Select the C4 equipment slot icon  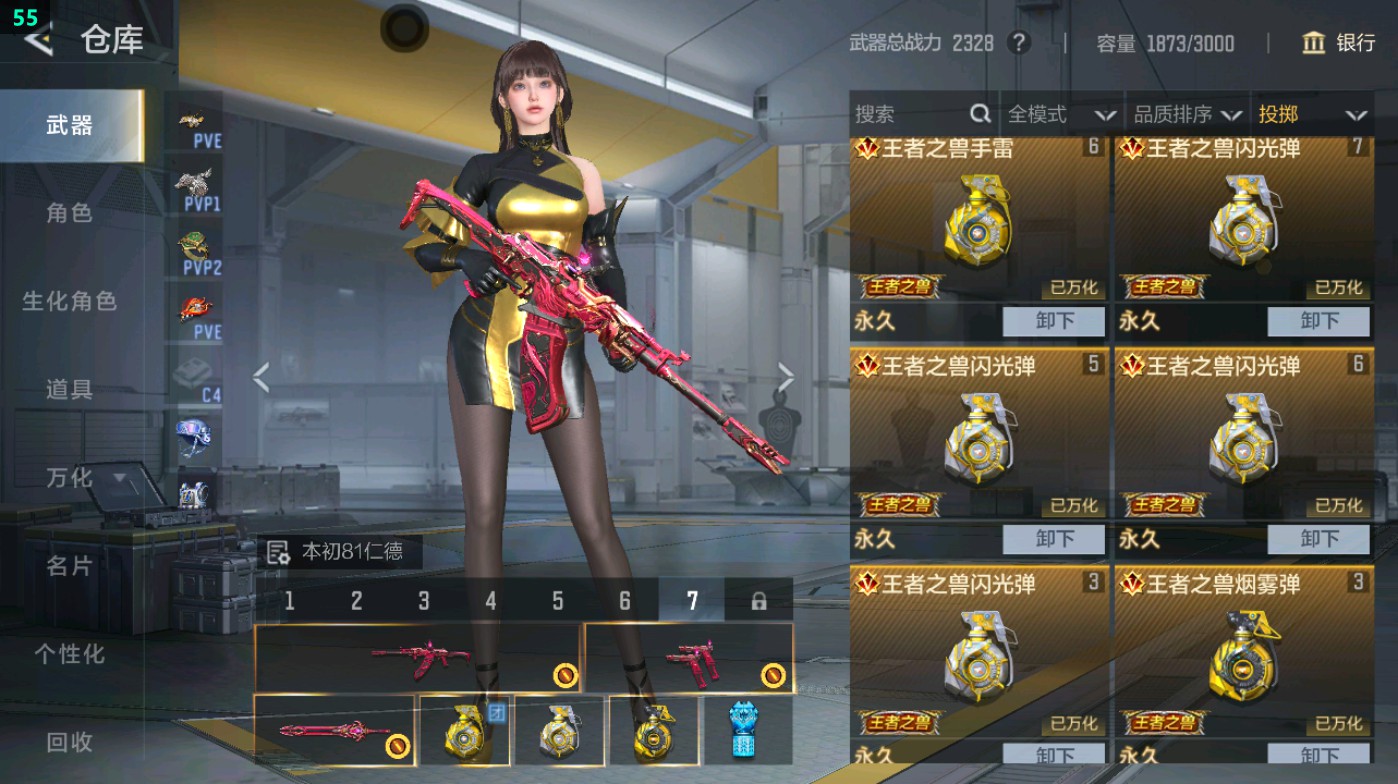[x=193, y=370]
